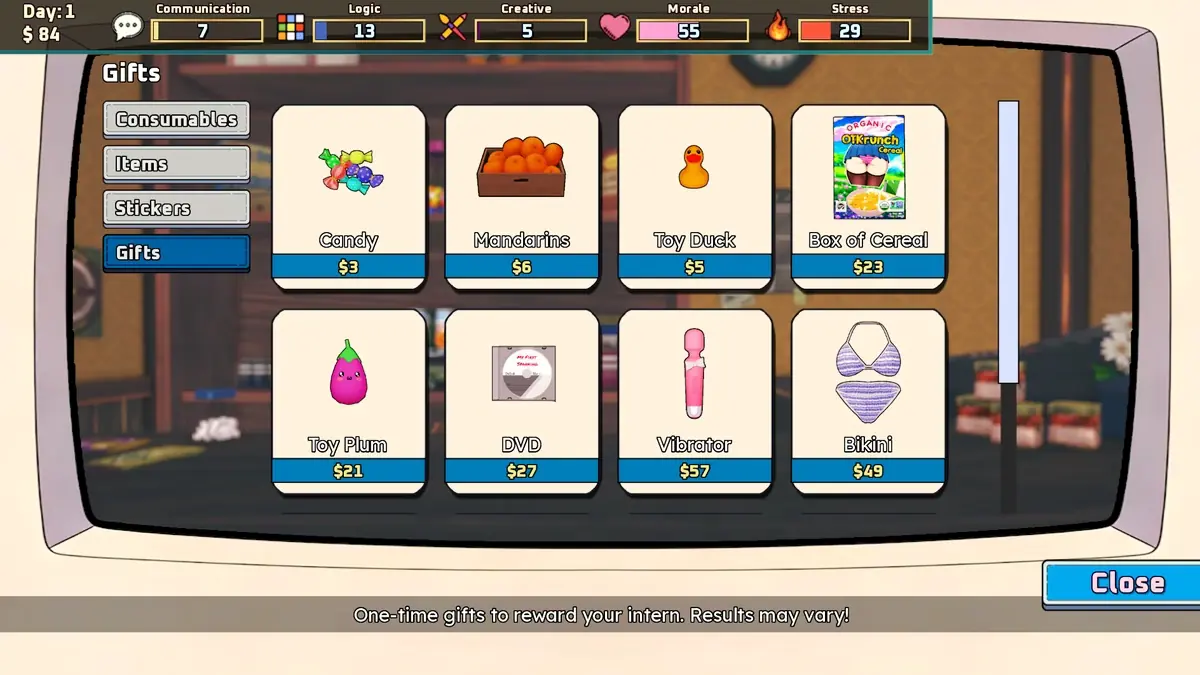Screen dimensions: 1200x675
Task: Choose the Mandarins gift card
Action: [522, 197]
